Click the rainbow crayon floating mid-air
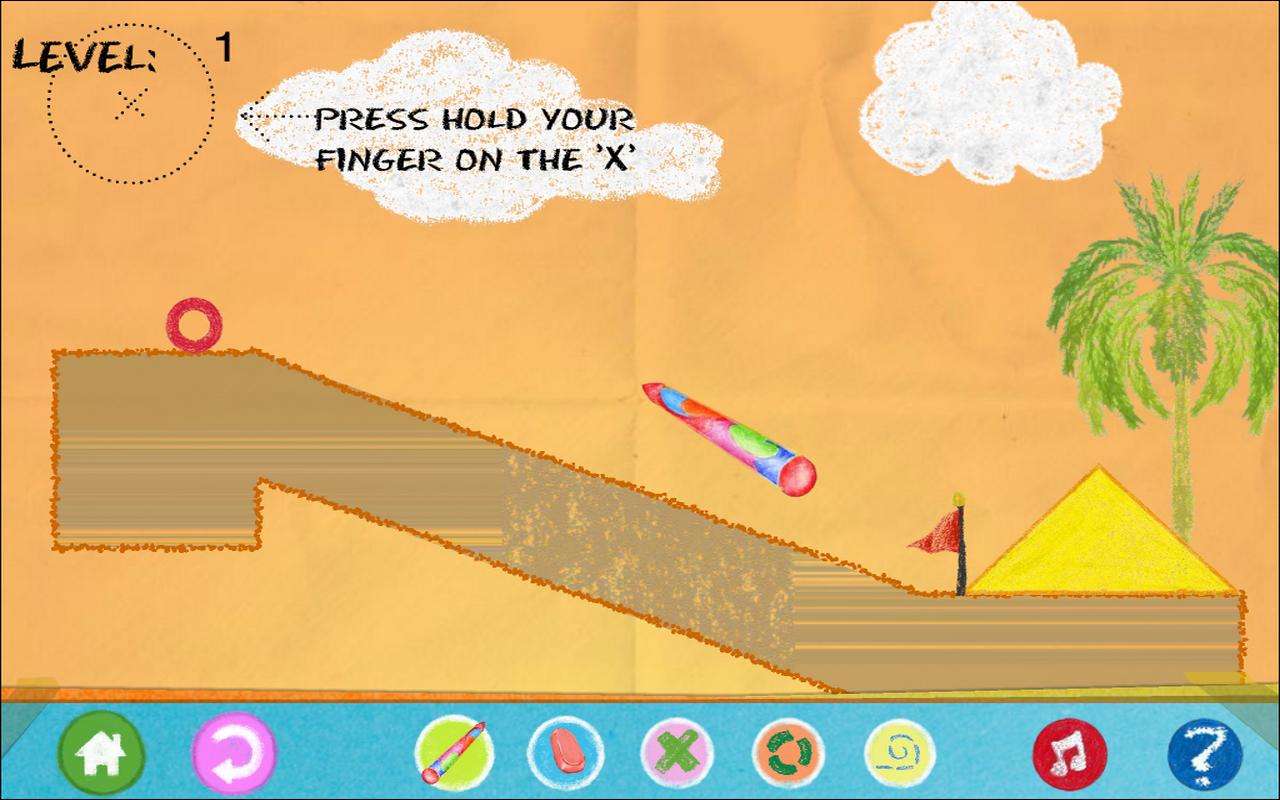 pyautogui.click(x=727, y=436)
